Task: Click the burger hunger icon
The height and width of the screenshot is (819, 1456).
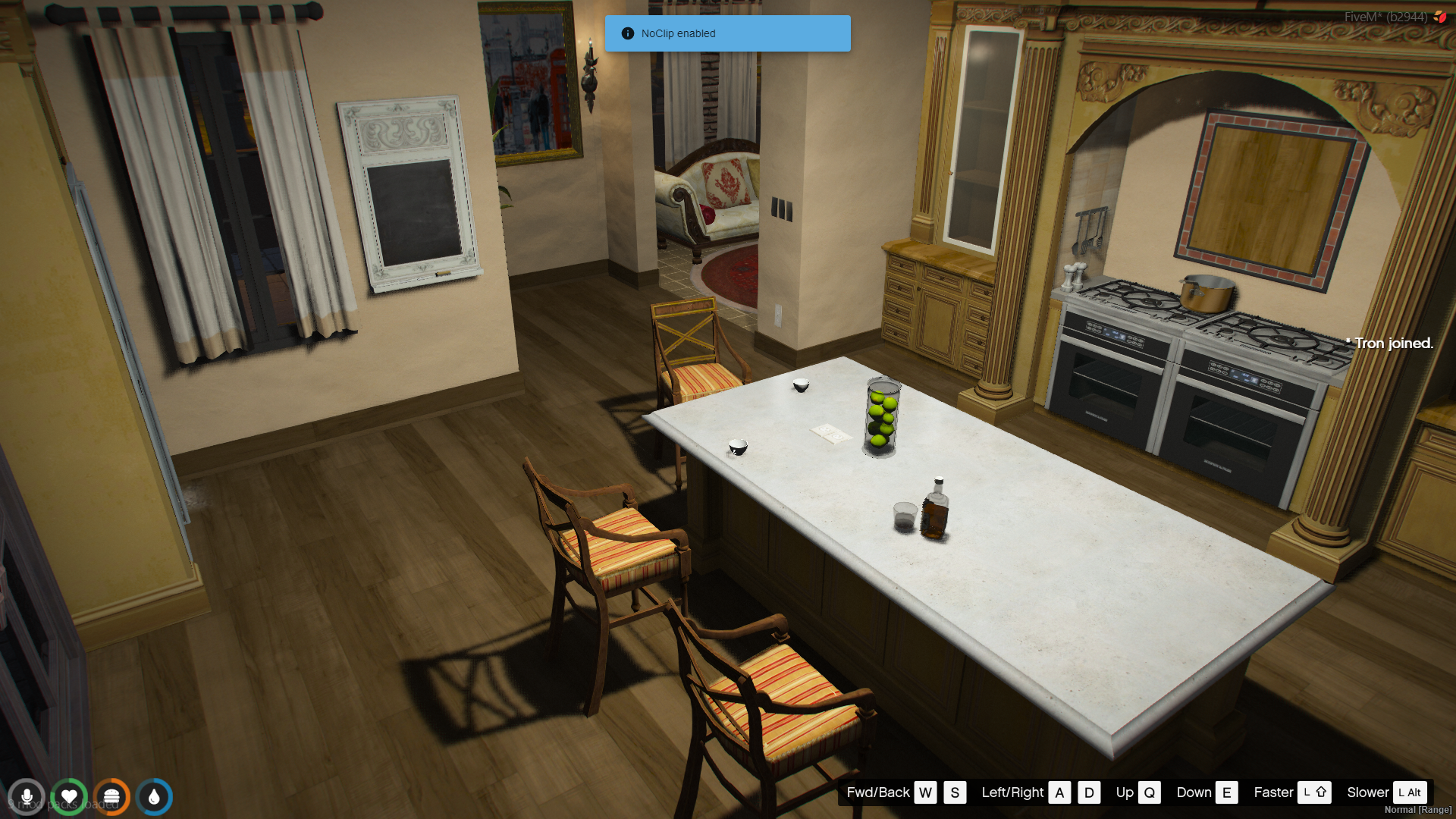Action: pyautogui.click(x=111, y=797)
